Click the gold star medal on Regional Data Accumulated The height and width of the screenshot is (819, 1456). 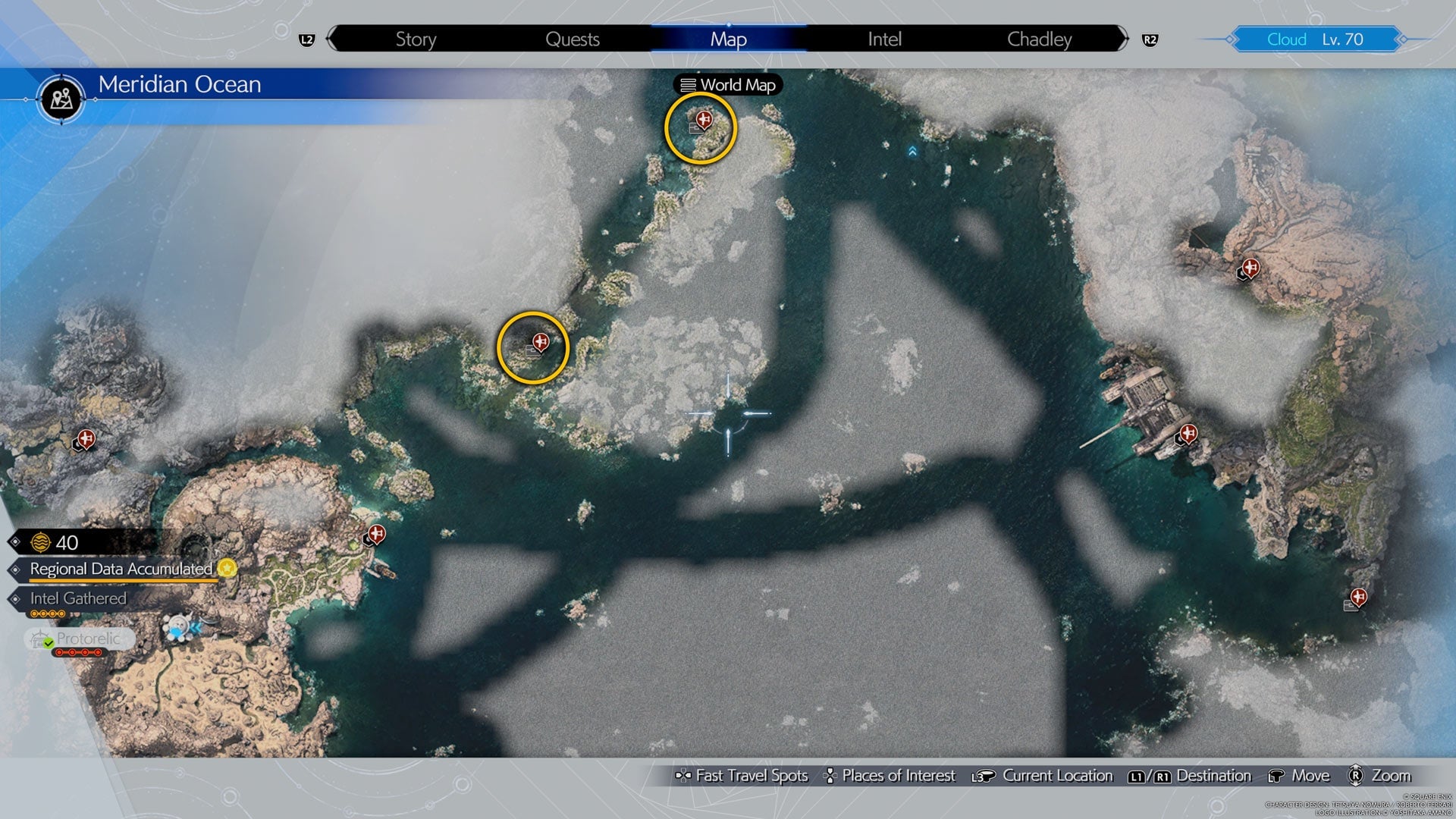(x=227, y=569)
